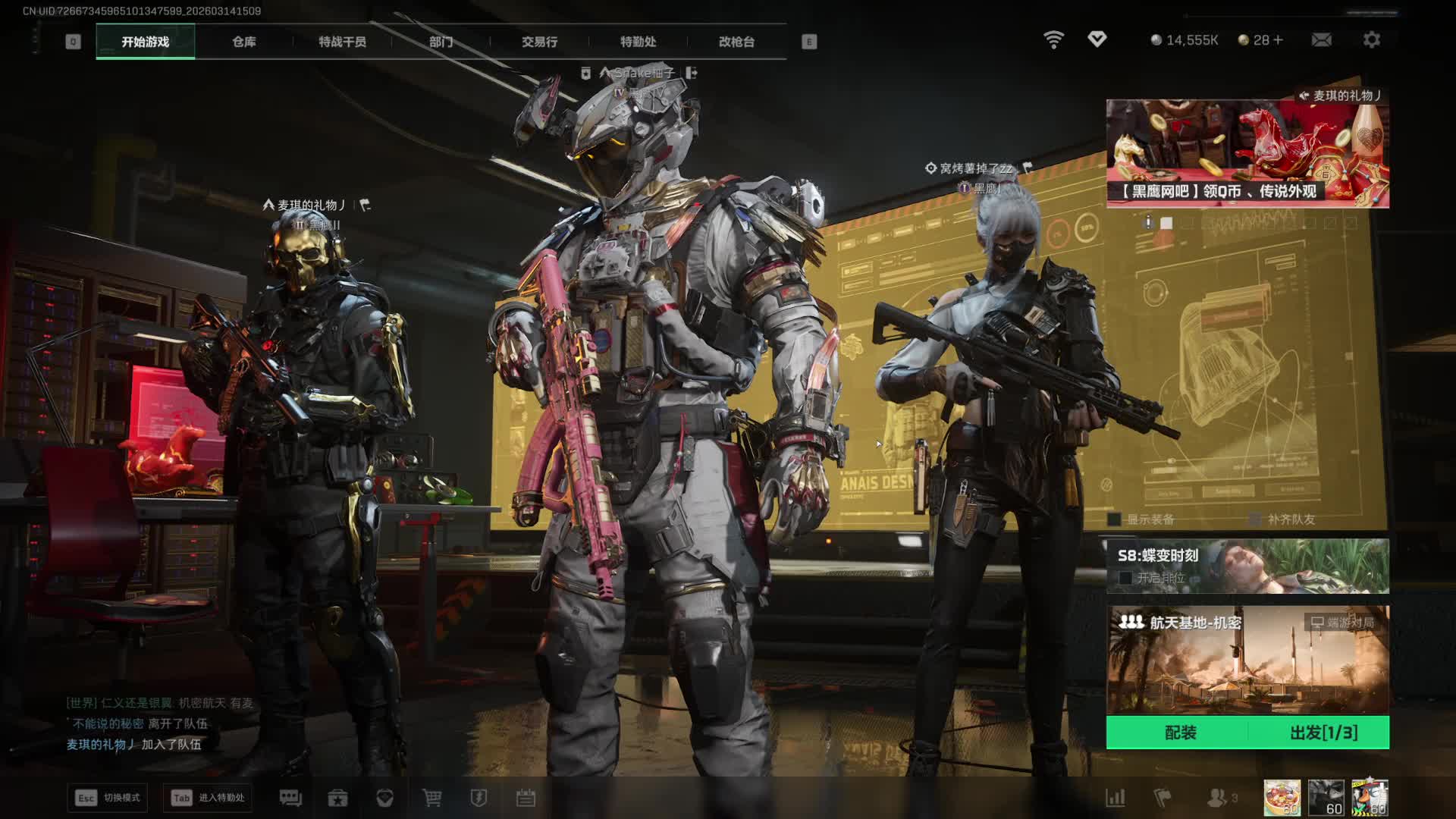Click the 黑鹰网吧 promotional banner

[x=1247, y=154]
